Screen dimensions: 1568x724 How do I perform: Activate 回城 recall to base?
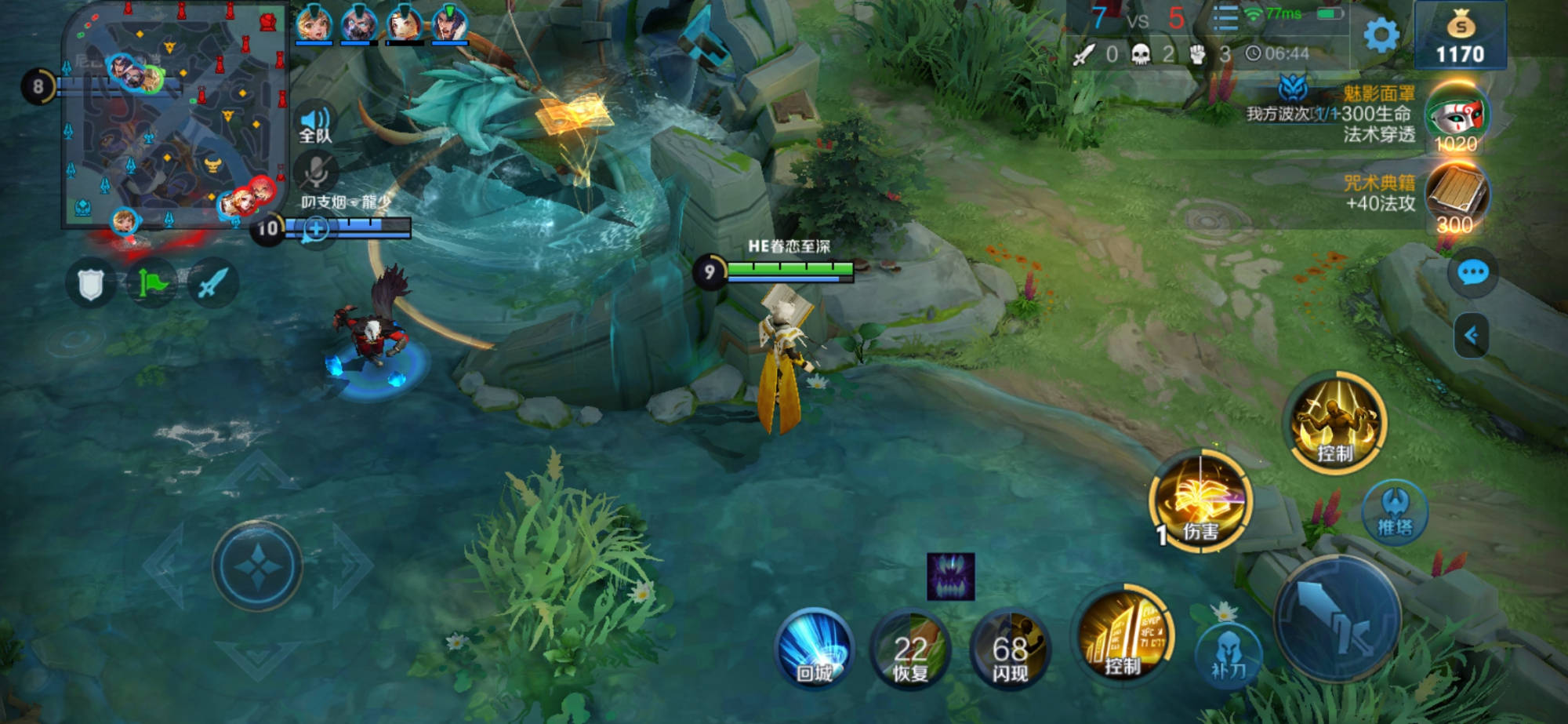815,649
